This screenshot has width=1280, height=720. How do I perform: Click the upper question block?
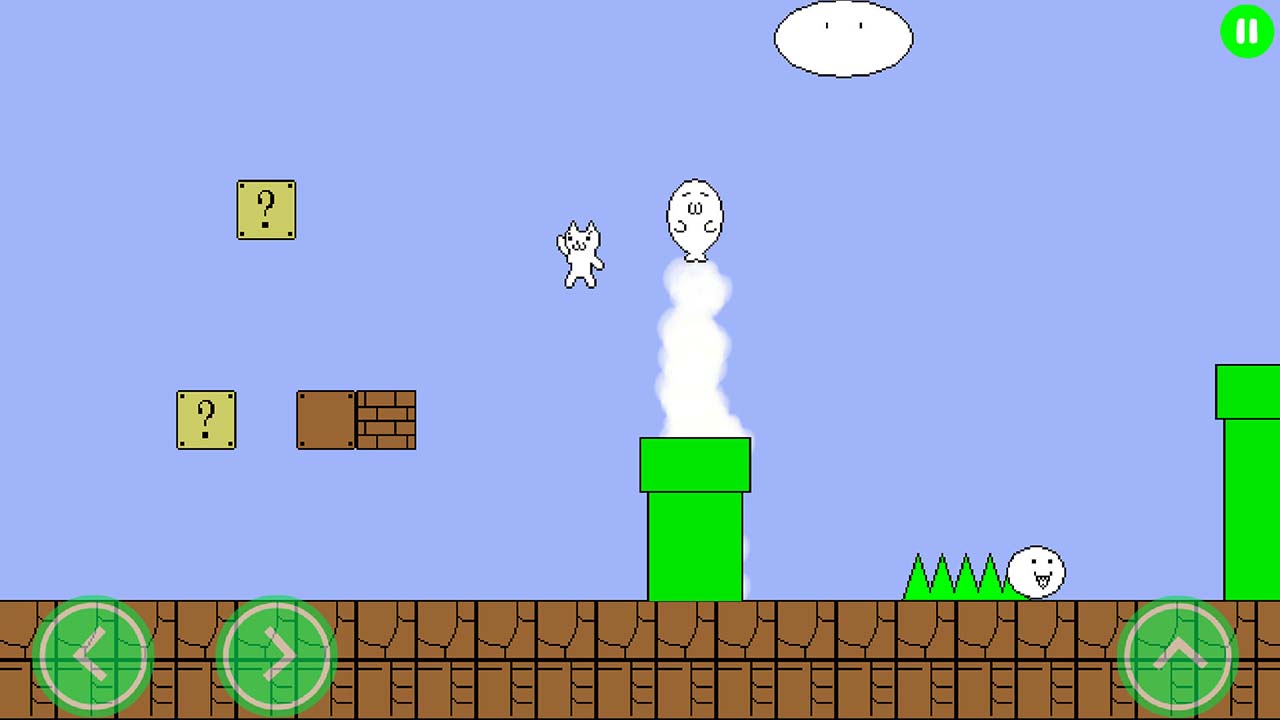[266, 211]
